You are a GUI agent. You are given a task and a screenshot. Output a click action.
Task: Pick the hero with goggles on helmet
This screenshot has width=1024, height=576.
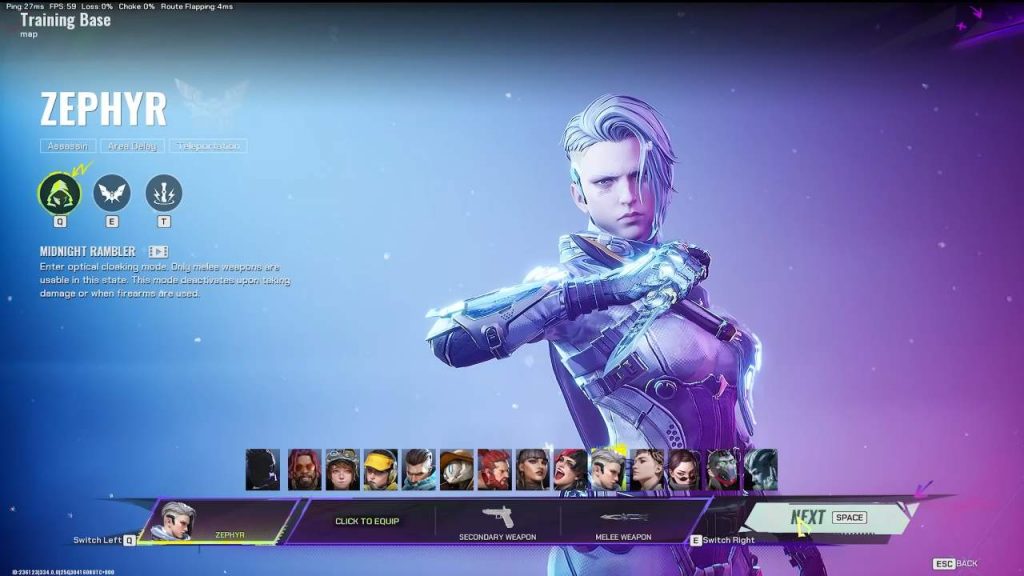tap(342, 469)
